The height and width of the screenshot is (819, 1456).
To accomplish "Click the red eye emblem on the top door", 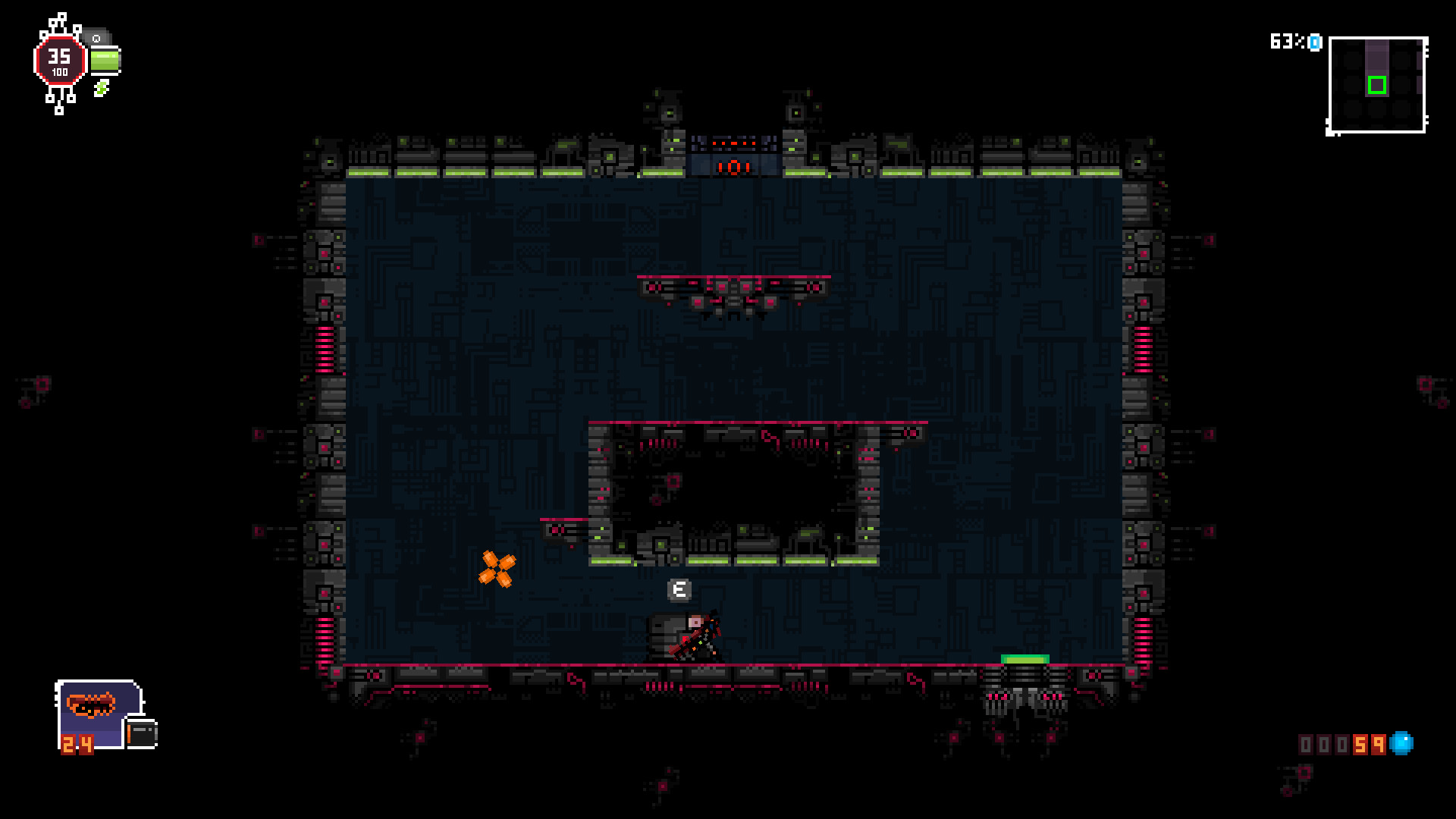I will point(733,168).
